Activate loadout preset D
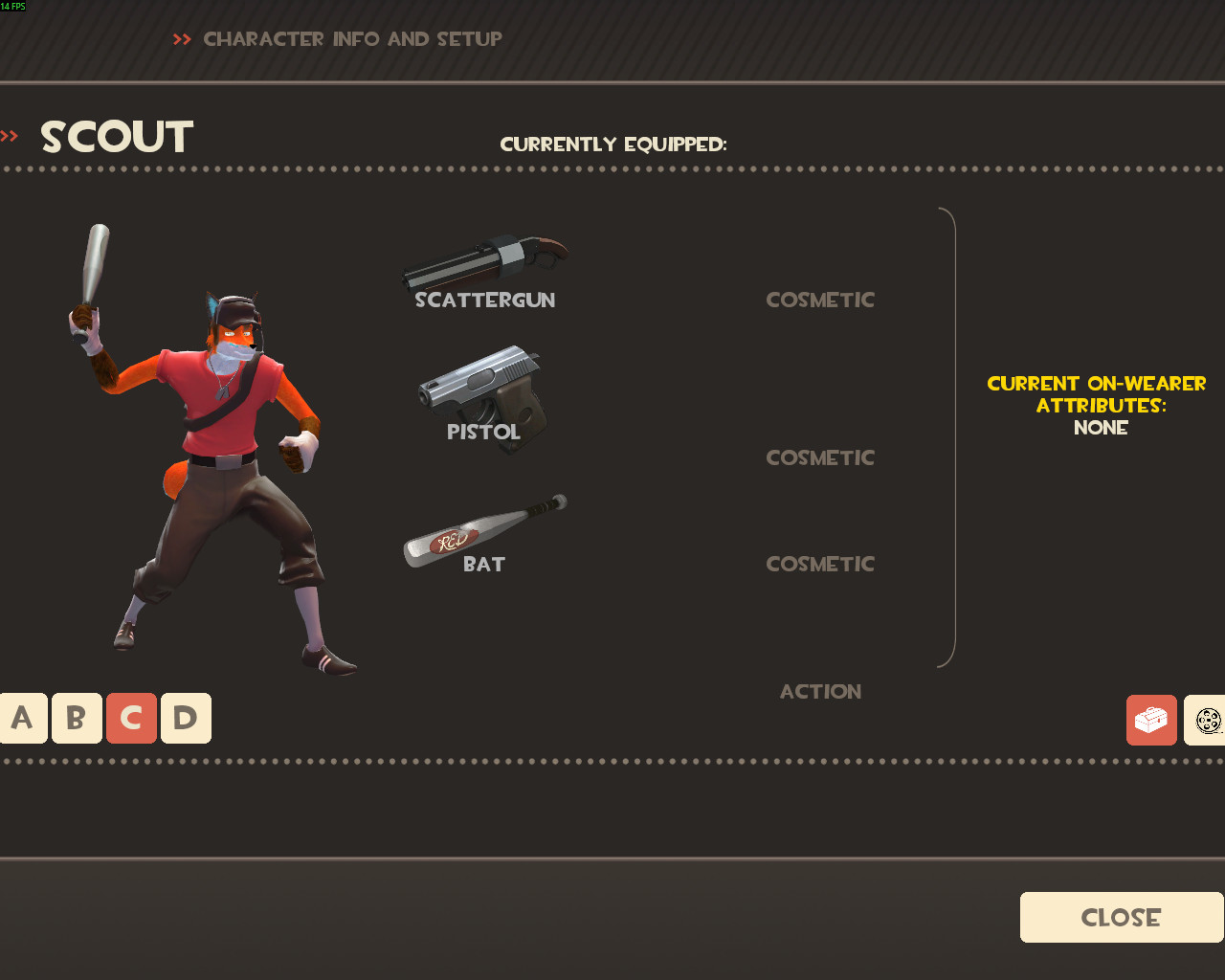The width and height of the screenshot is (1225, 980). 186,718
